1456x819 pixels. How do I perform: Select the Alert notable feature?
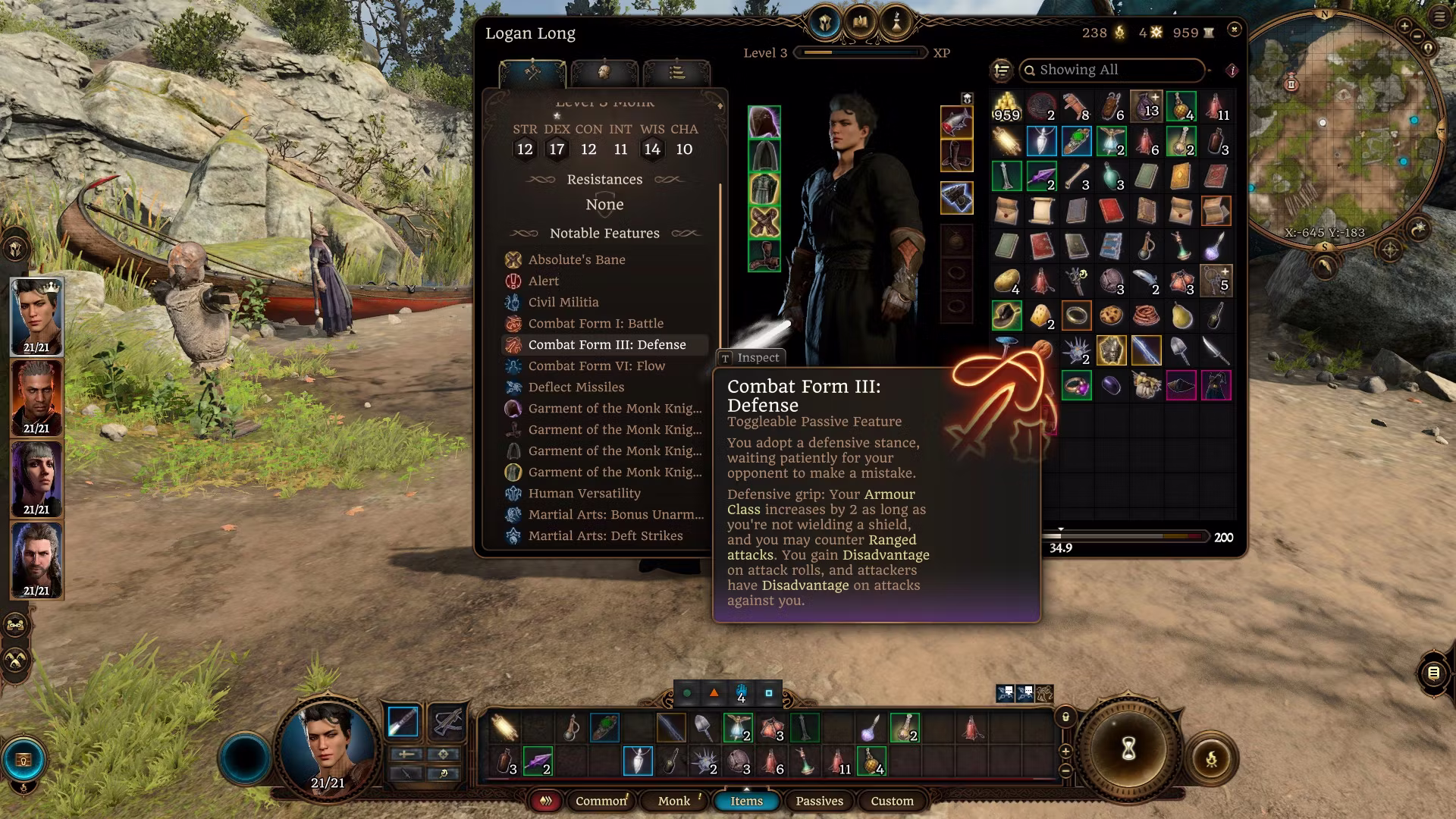tap(543, 281)
